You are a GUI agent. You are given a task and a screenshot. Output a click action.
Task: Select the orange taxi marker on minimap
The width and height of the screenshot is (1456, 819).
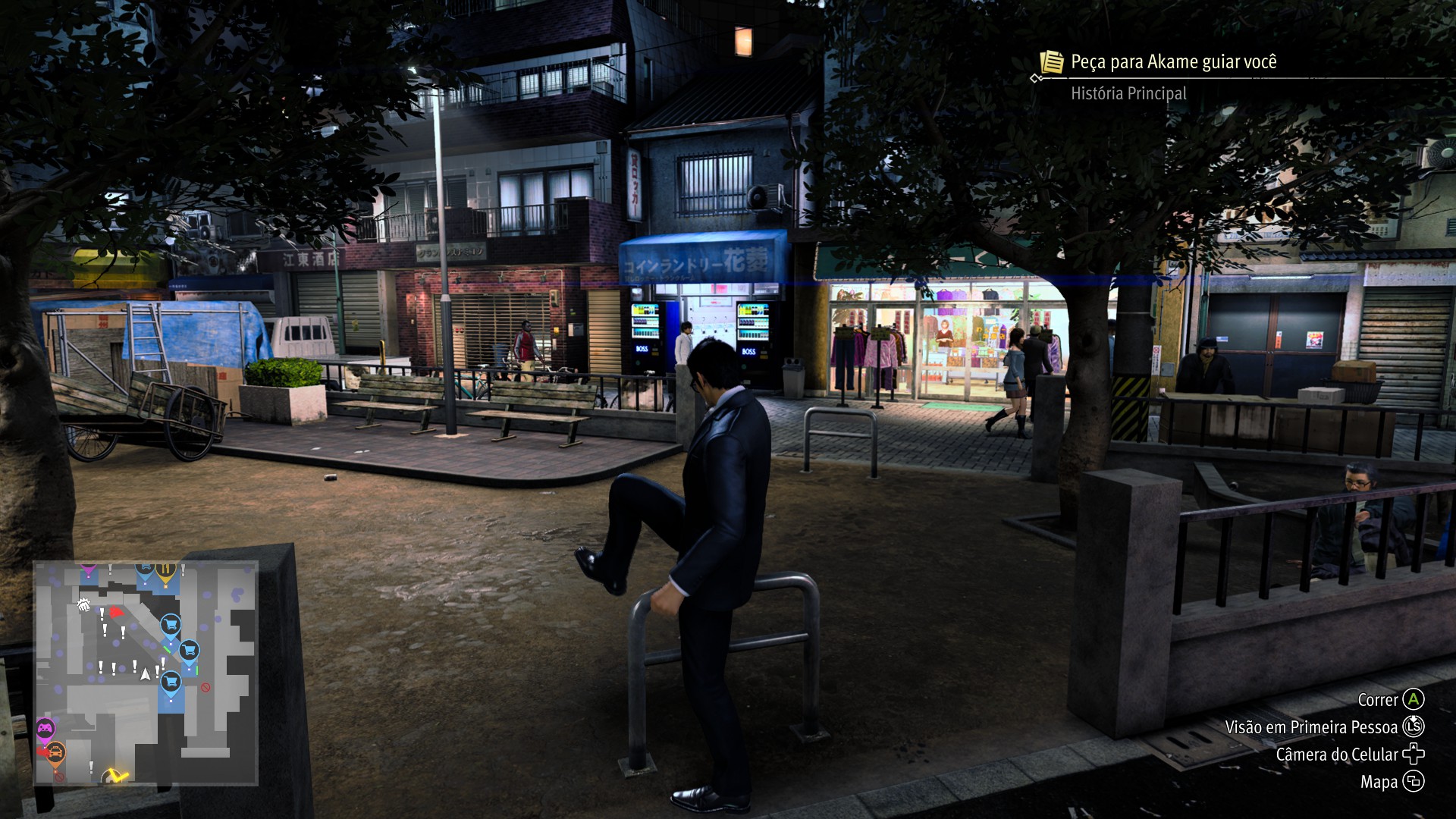(x=55, y=753)
